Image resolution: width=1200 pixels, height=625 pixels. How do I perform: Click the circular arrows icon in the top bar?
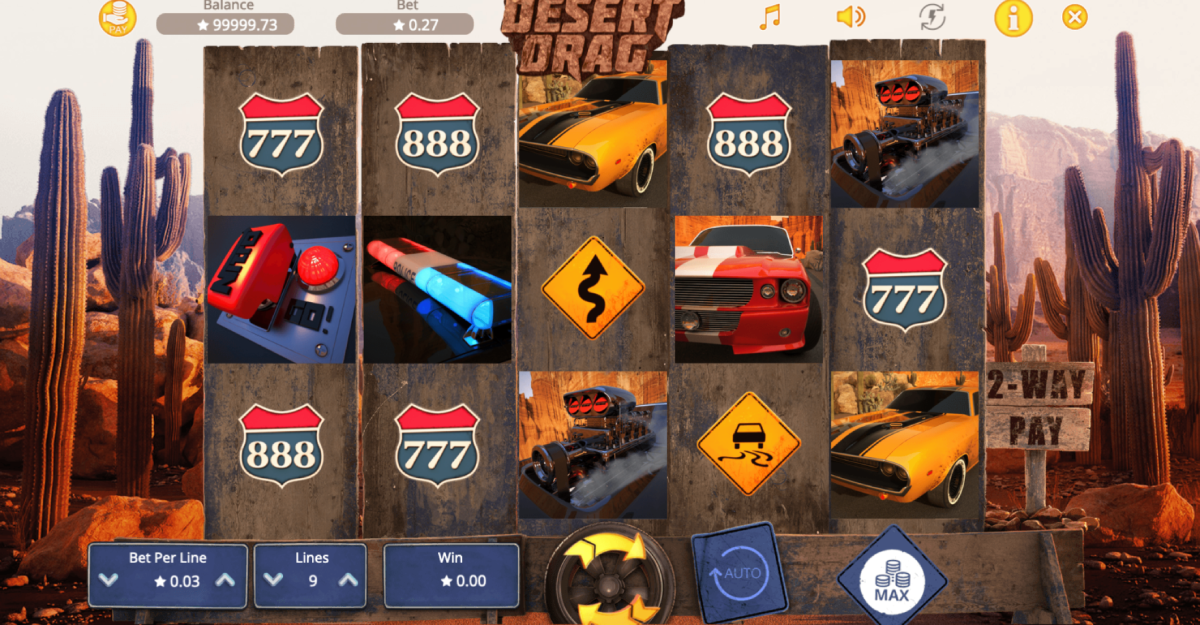pyautogui.click(x=932, y=17)
